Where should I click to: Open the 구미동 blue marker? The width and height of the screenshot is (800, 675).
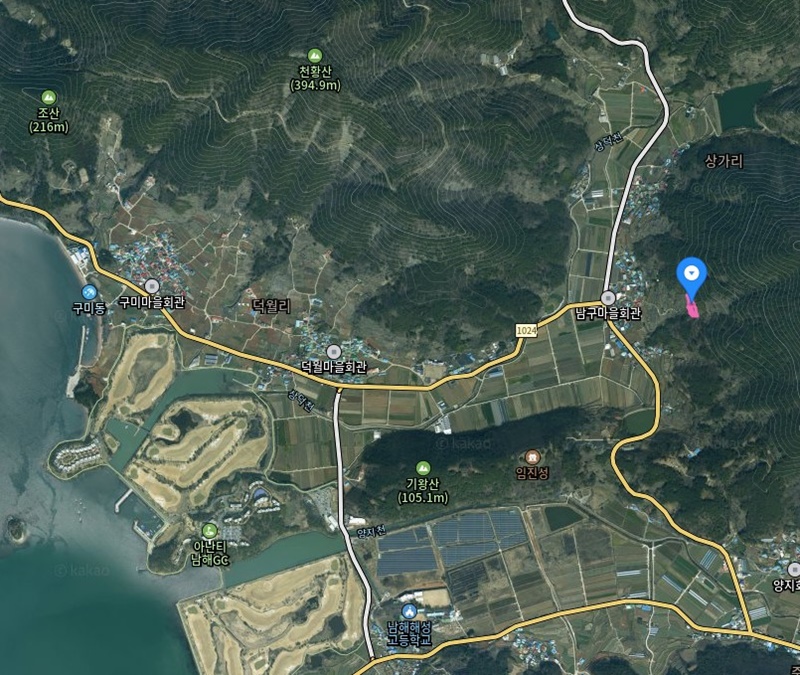coord(89,290)
